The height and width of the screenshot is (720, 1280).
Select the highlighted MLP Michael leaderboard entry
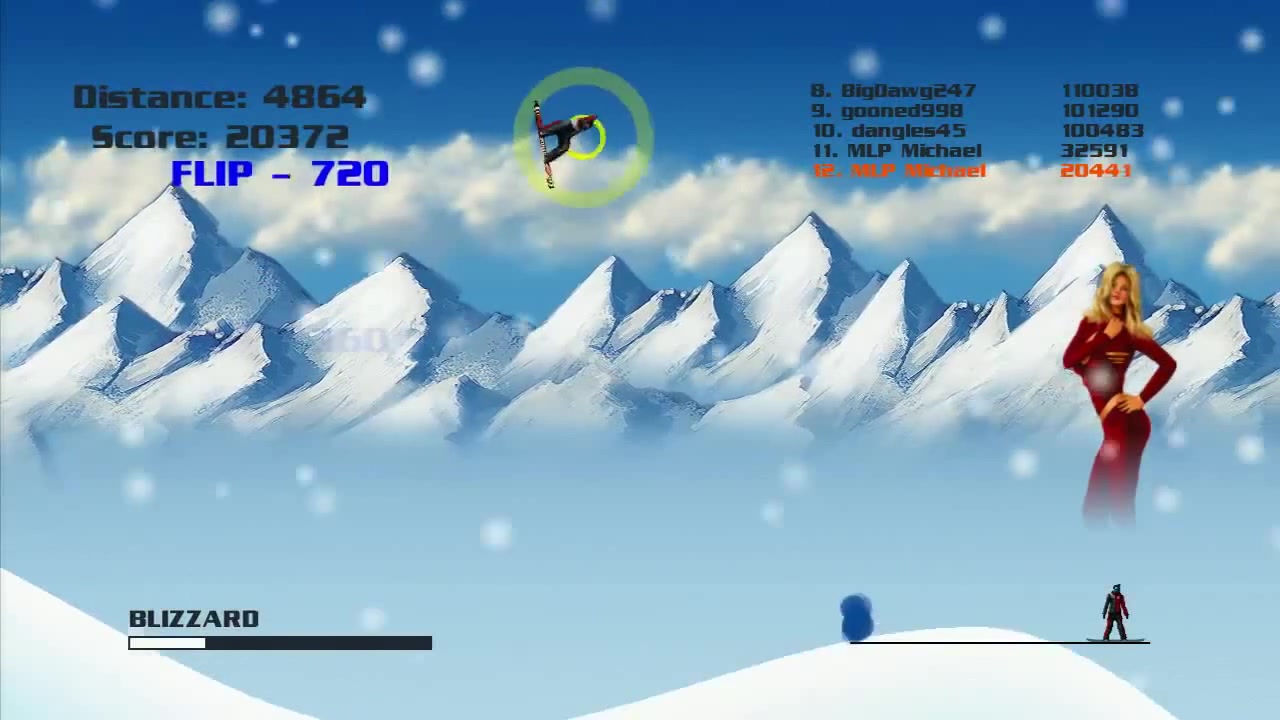(x=898, y=170)
